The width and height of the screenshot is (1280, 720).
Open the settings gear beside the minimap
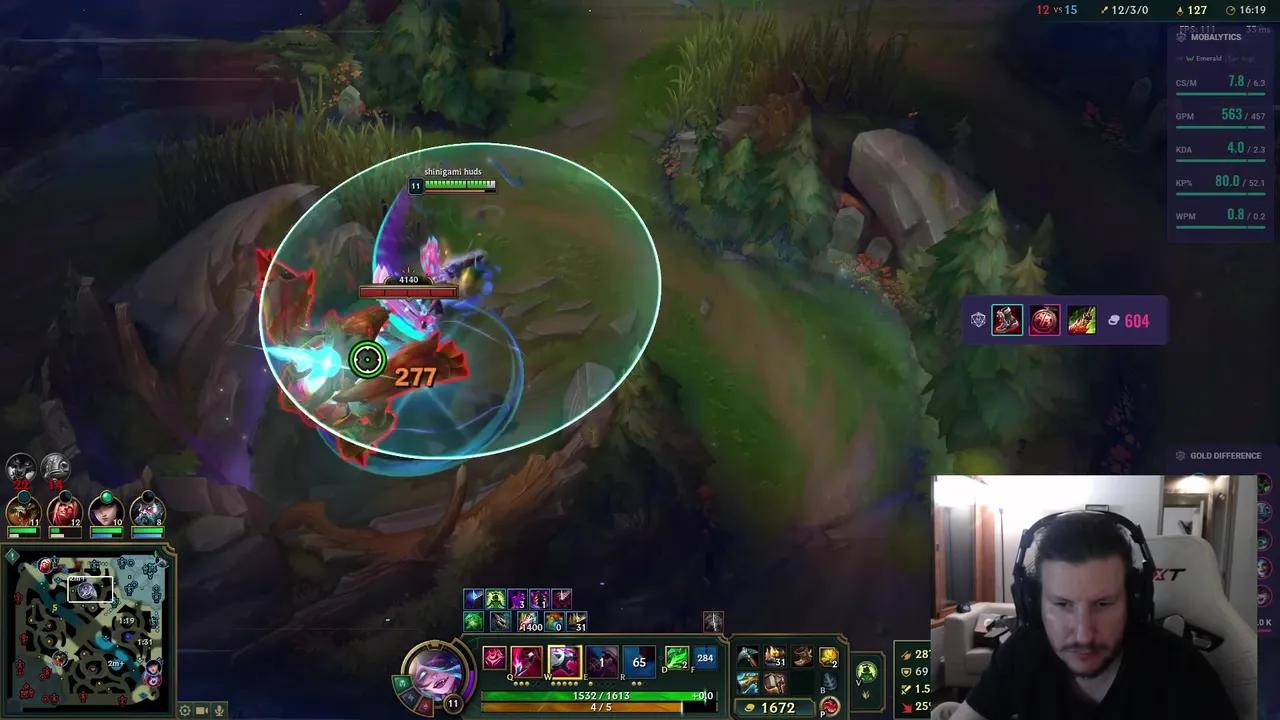pos(184,710)
